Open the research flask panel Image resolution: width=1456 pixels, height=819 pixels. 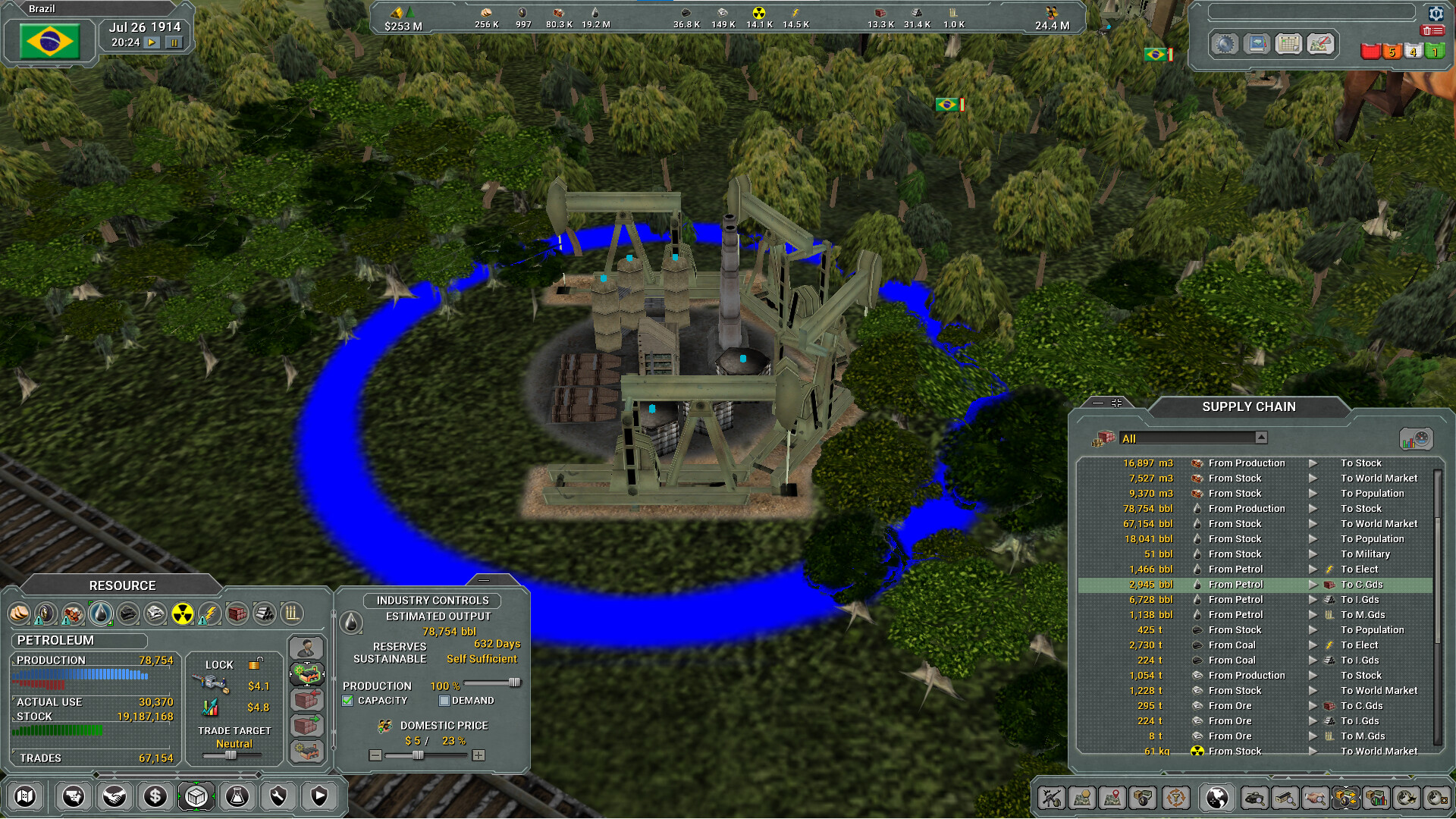(x=237, y=797)
